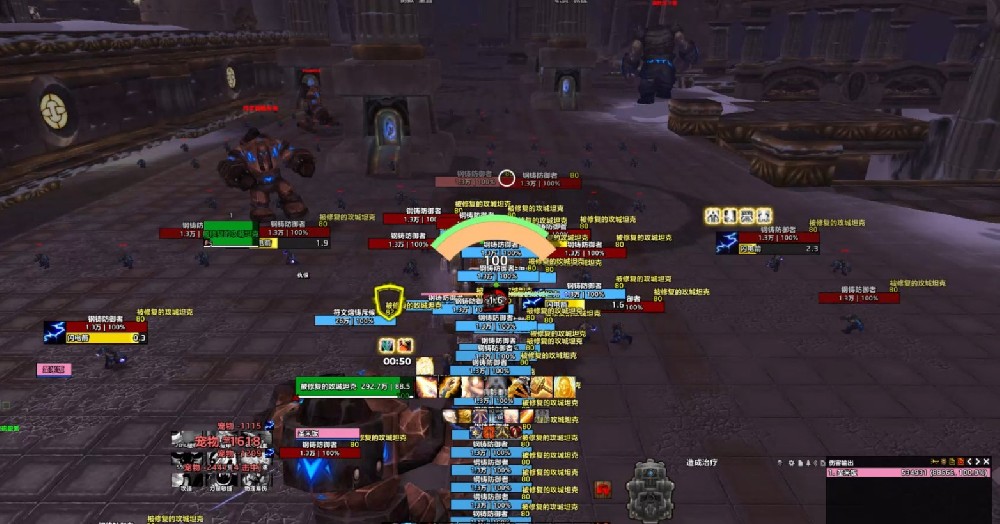Click red arrow icon beside vehicle frame
Image resolution: width=1000 pixels, height=524 pixels.
[x=604, y=489]
